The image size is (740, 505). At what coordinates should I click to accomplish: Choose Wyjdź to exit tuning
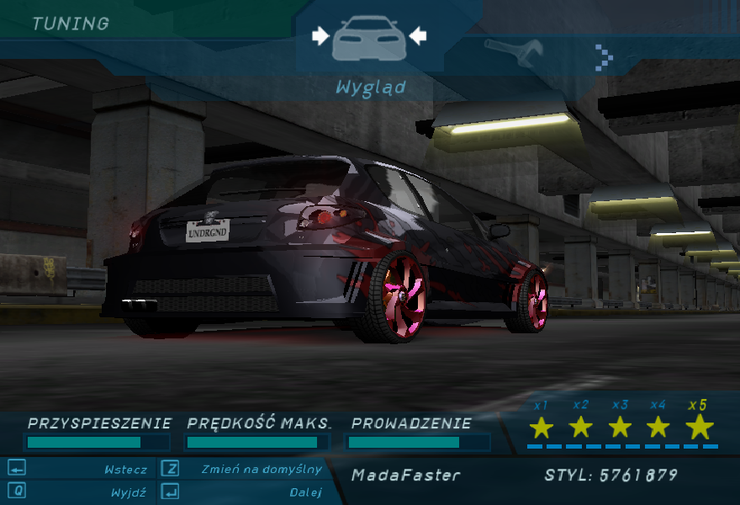129,492
